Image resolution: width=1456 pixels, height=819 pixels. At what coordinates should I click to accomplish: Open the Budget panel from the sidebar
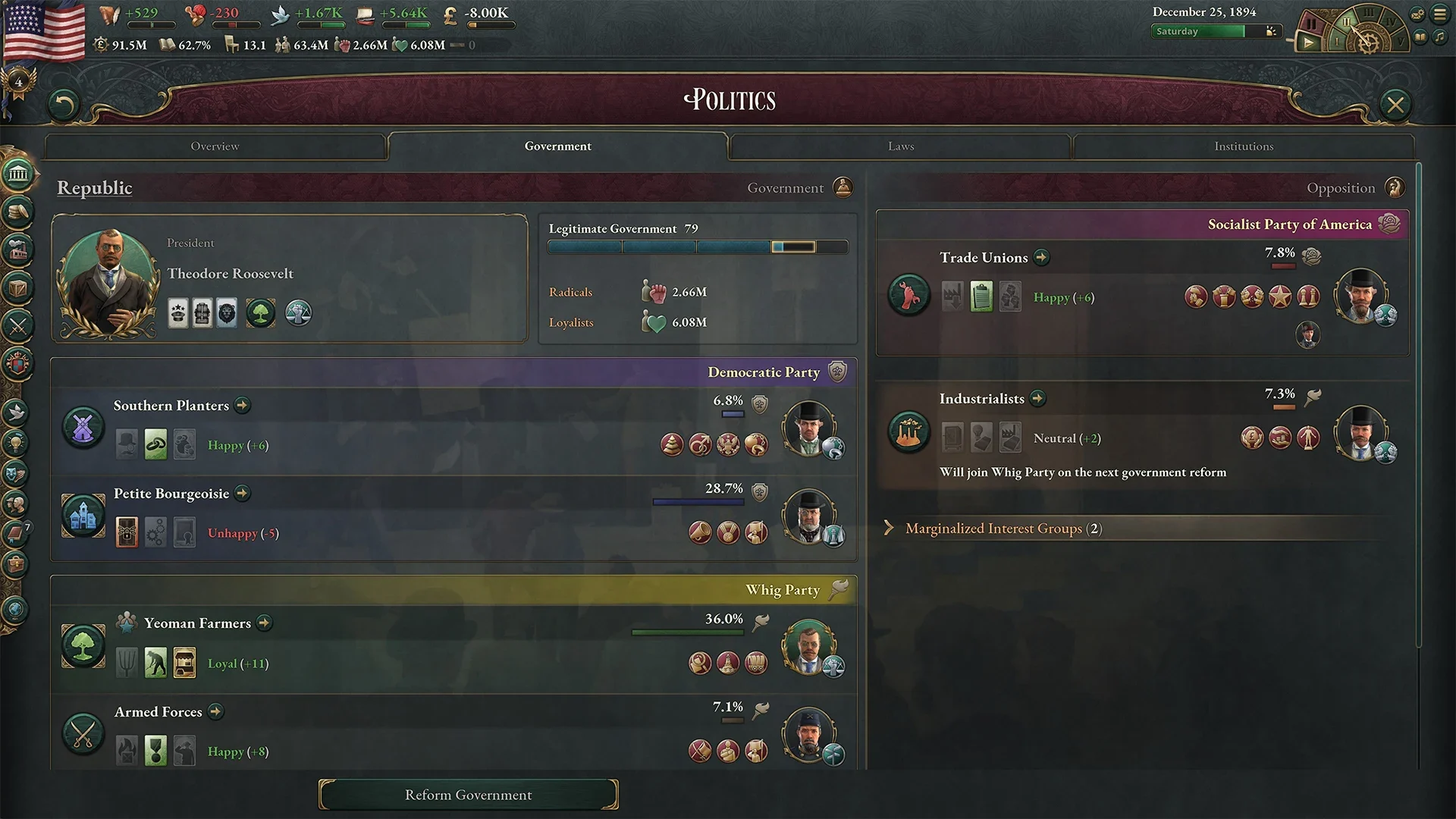tap(19, 210)
